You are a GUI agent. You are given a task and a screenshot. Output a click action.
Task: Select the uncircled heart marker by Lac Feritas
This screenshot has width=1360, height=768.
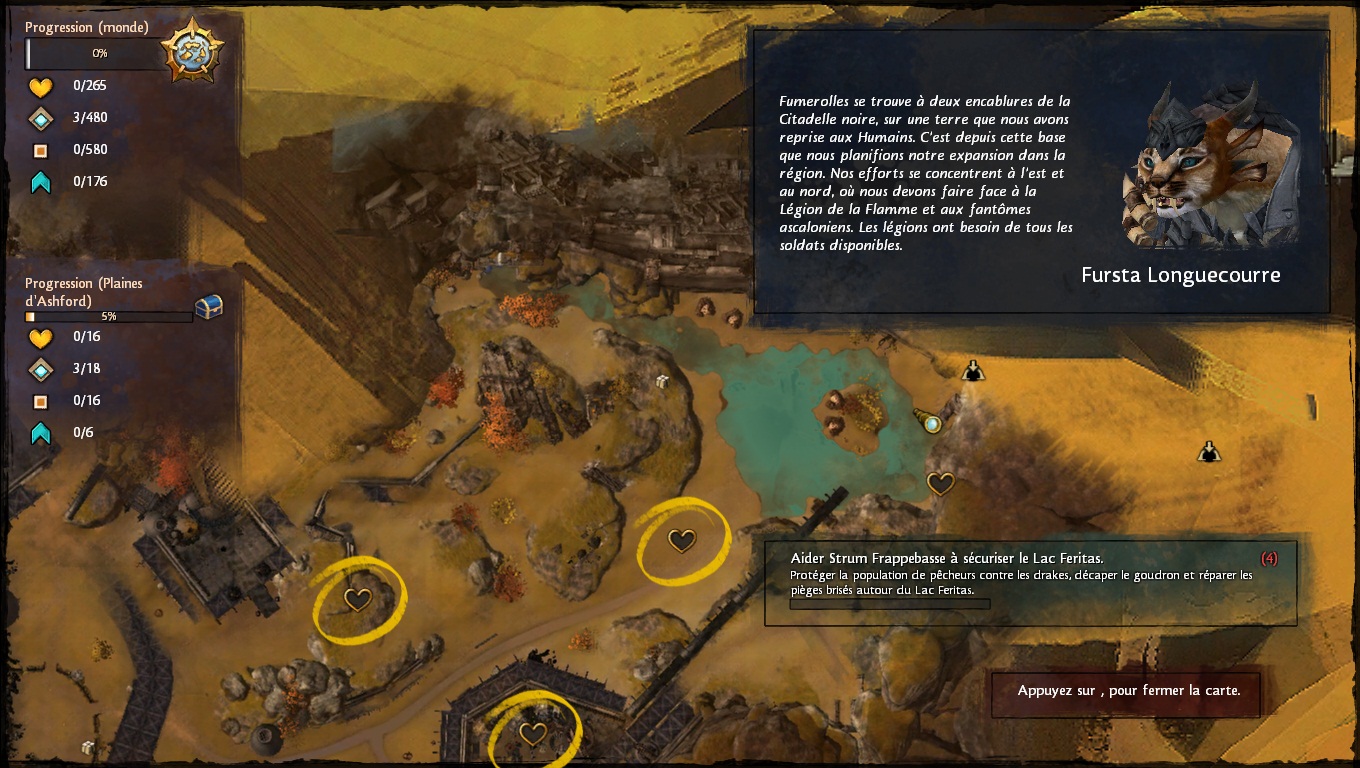click(940, 484)
